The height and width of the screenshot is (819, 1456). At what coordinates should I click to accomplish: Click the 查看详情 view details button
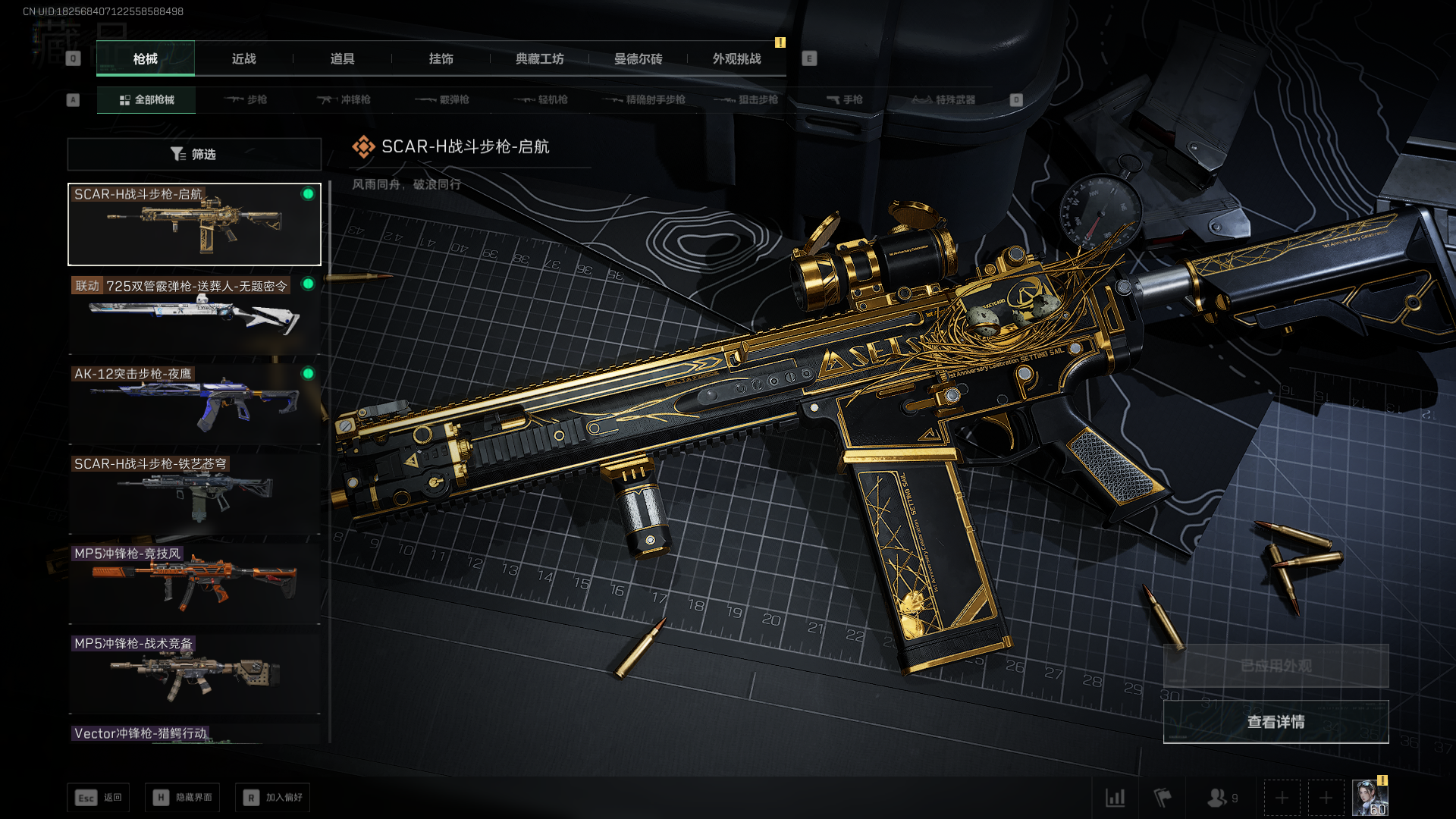pyautogui.click(x=1276, y=722)
